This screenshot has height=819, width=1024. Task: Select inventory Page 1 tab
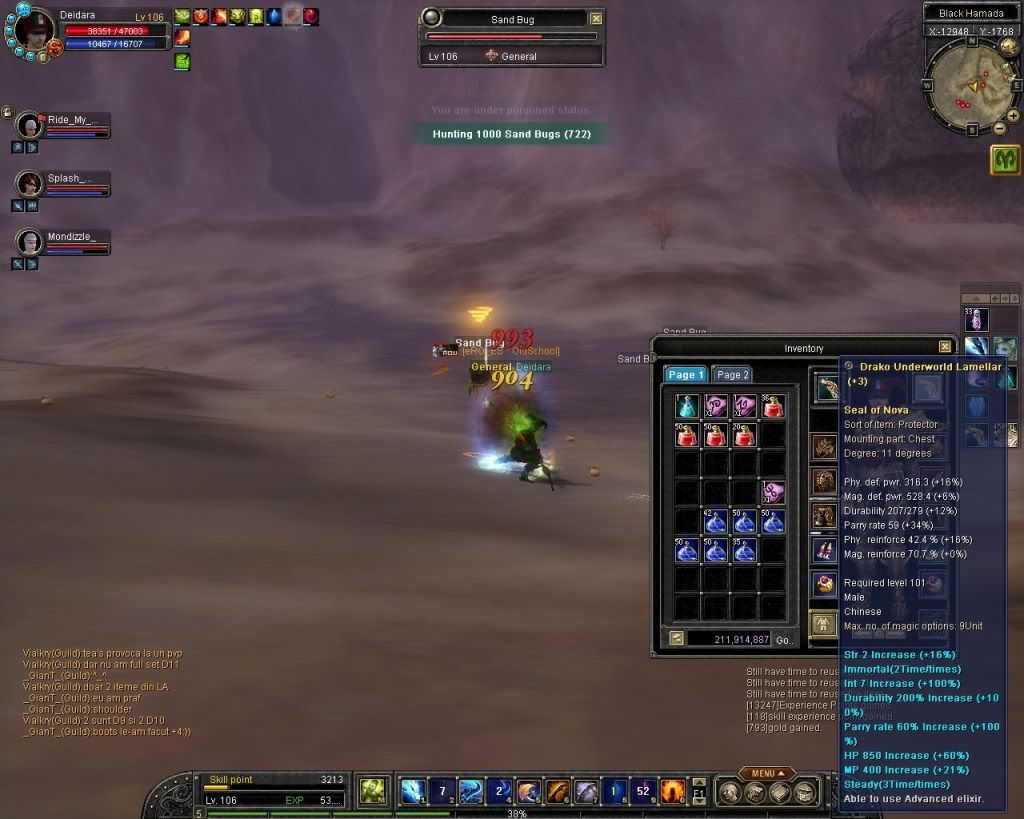(686, 375)
